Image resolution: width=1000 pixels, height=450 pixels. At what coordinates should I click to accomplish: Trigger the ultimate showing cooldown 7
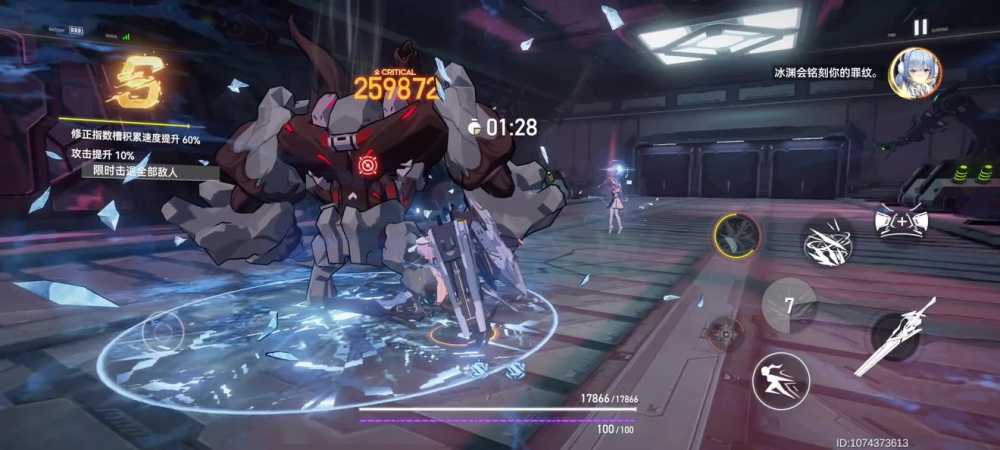[789, 305]
